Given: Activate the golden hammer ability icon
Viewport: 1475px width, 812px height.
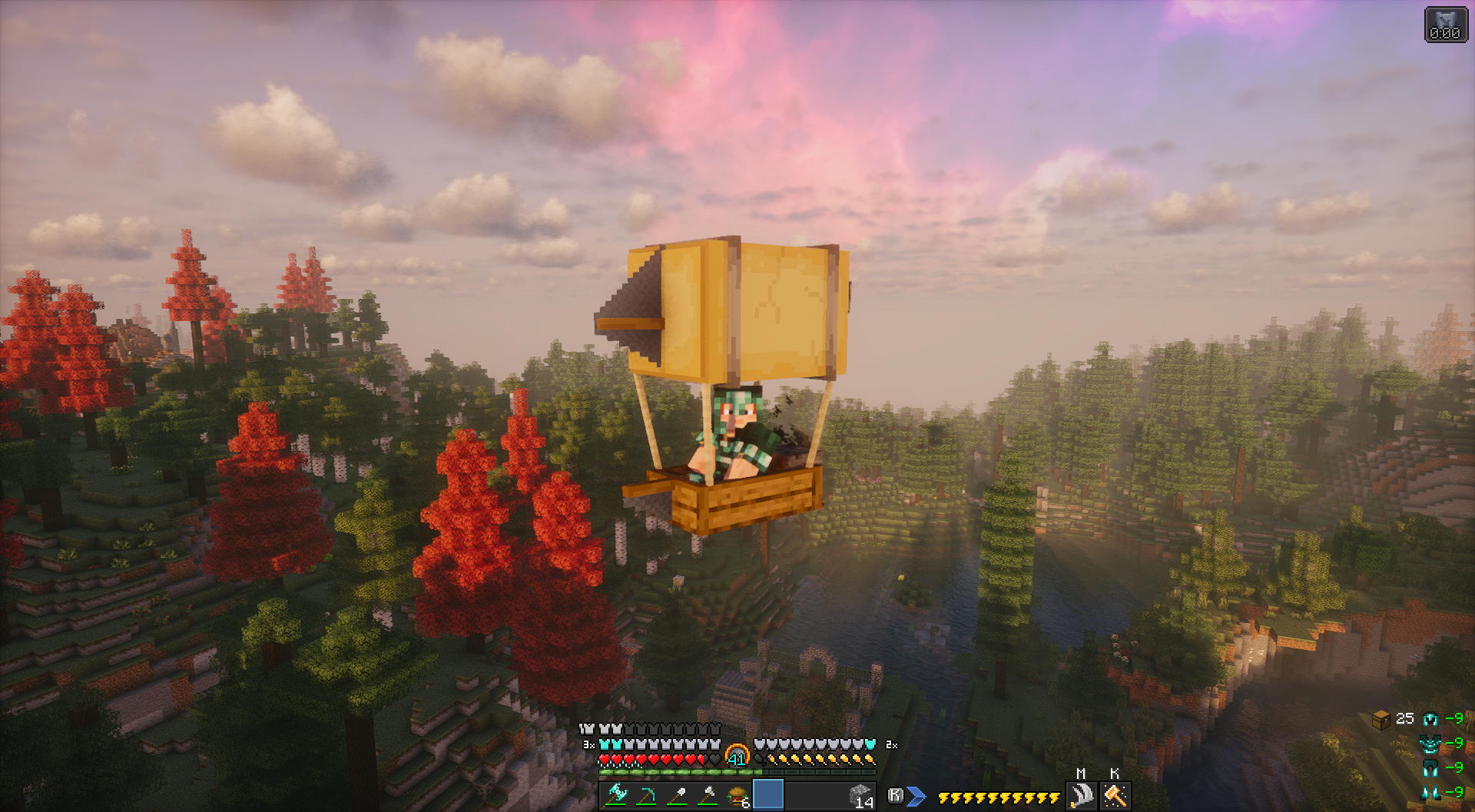Looking at the screenshot, I should (1115, 795).
